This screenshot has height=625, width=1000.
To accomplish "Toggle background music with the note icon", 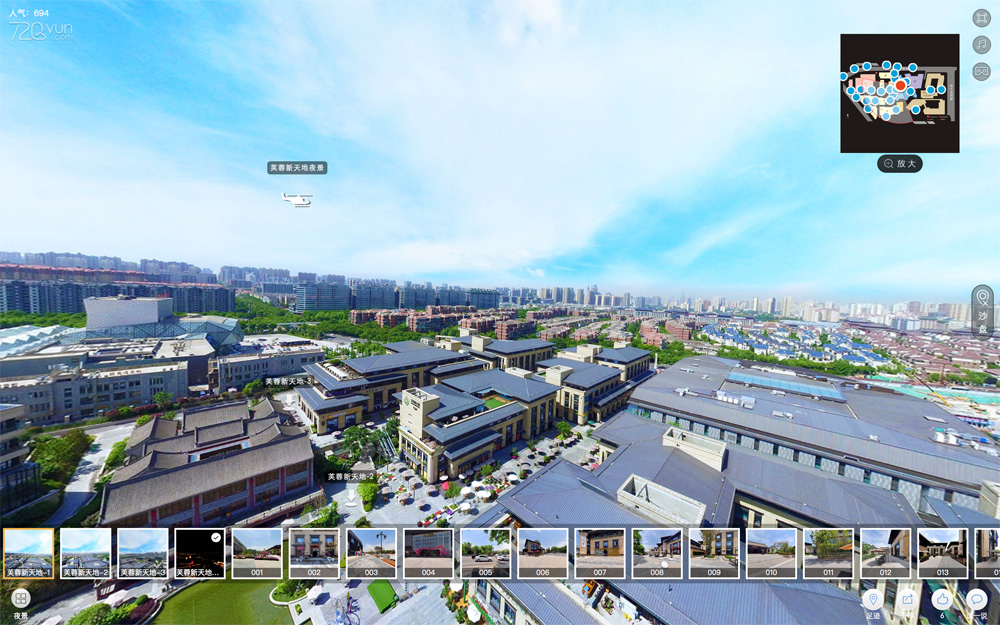I will [981, 45].
